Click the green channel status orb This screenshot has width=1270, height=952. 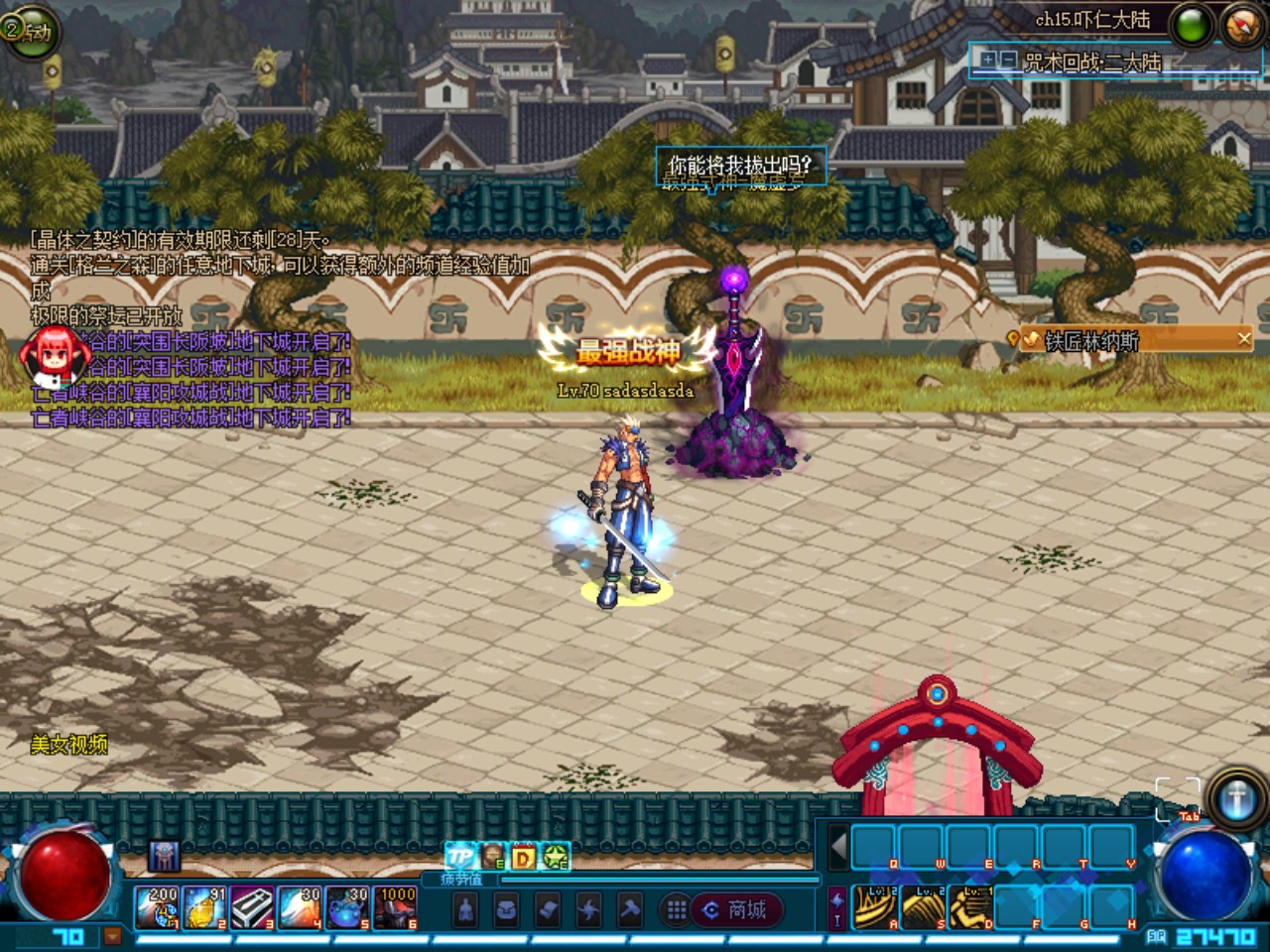coord(1191,25)
